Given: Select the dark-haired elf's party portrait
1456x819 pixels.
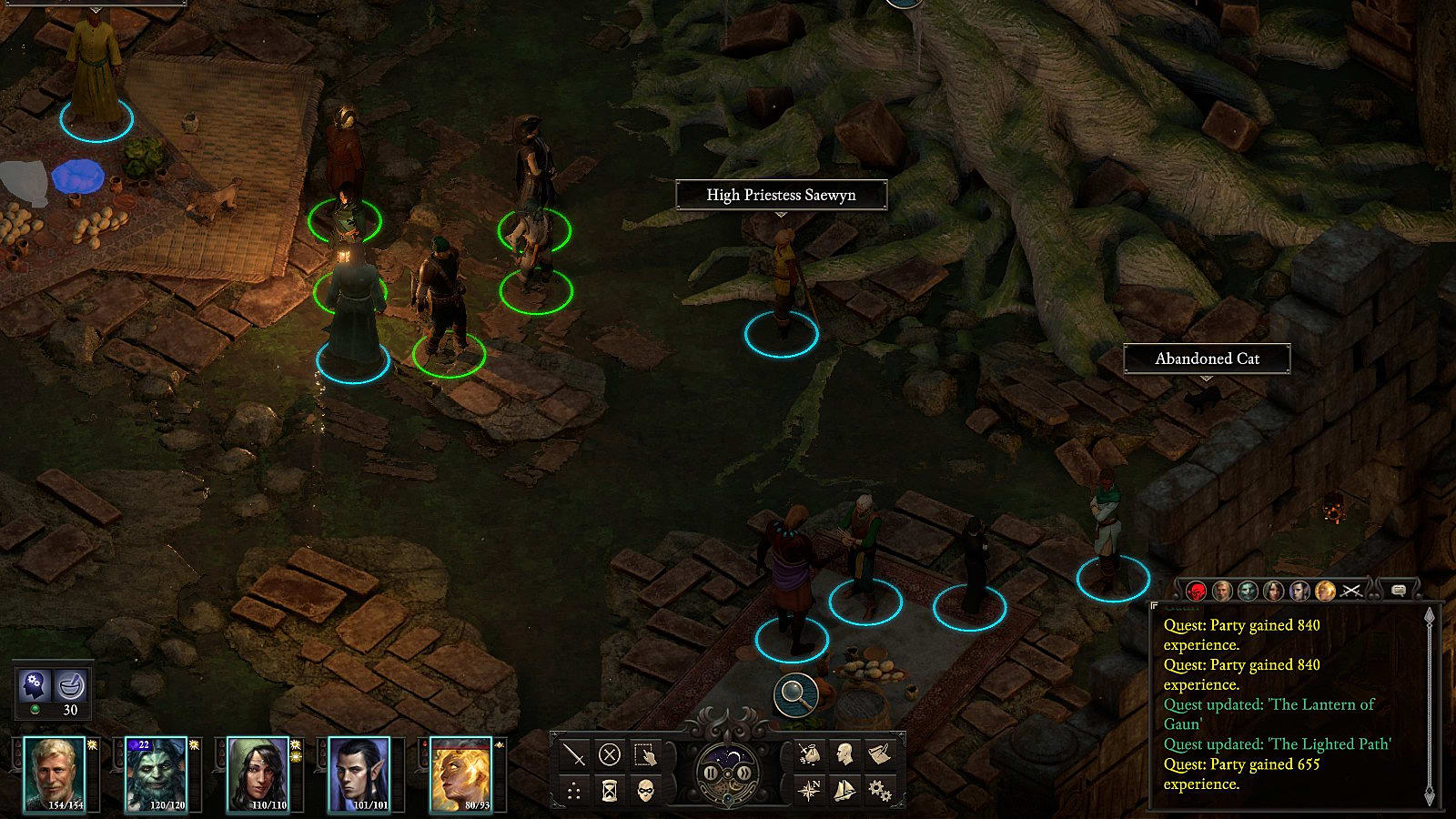Looking at the screenshot, I should click(x=359, y=773).
